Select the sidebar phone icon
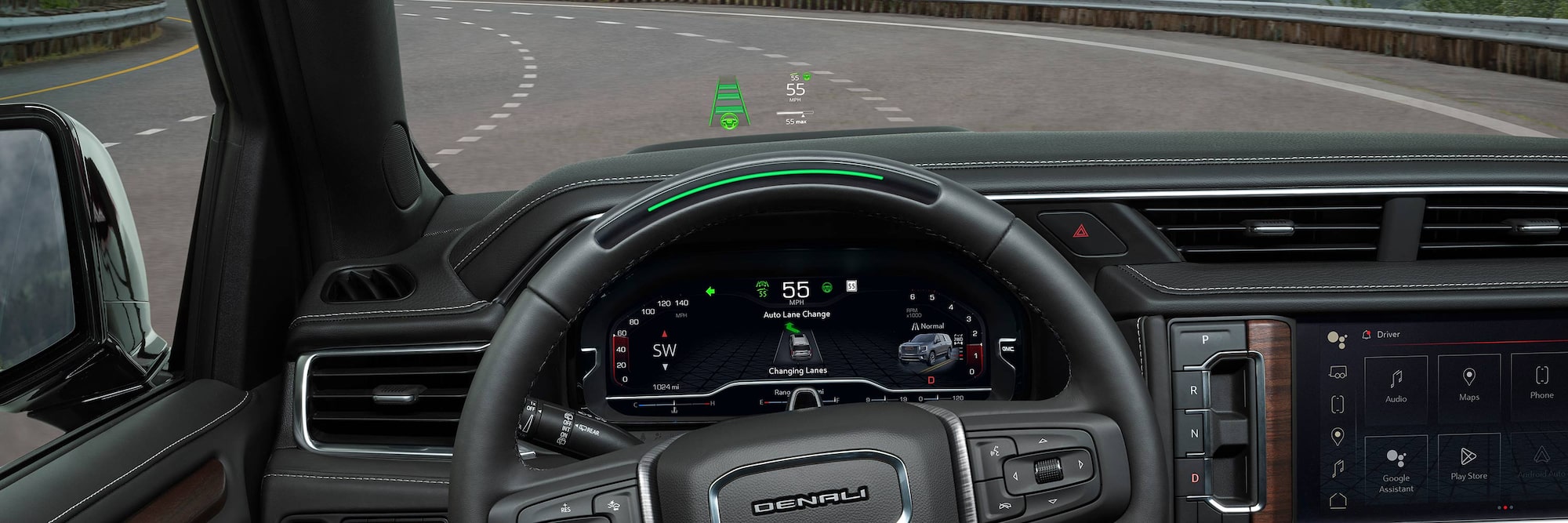Screen dimensions: 1568x523 pyautogui.click(x=1338, y=404)
